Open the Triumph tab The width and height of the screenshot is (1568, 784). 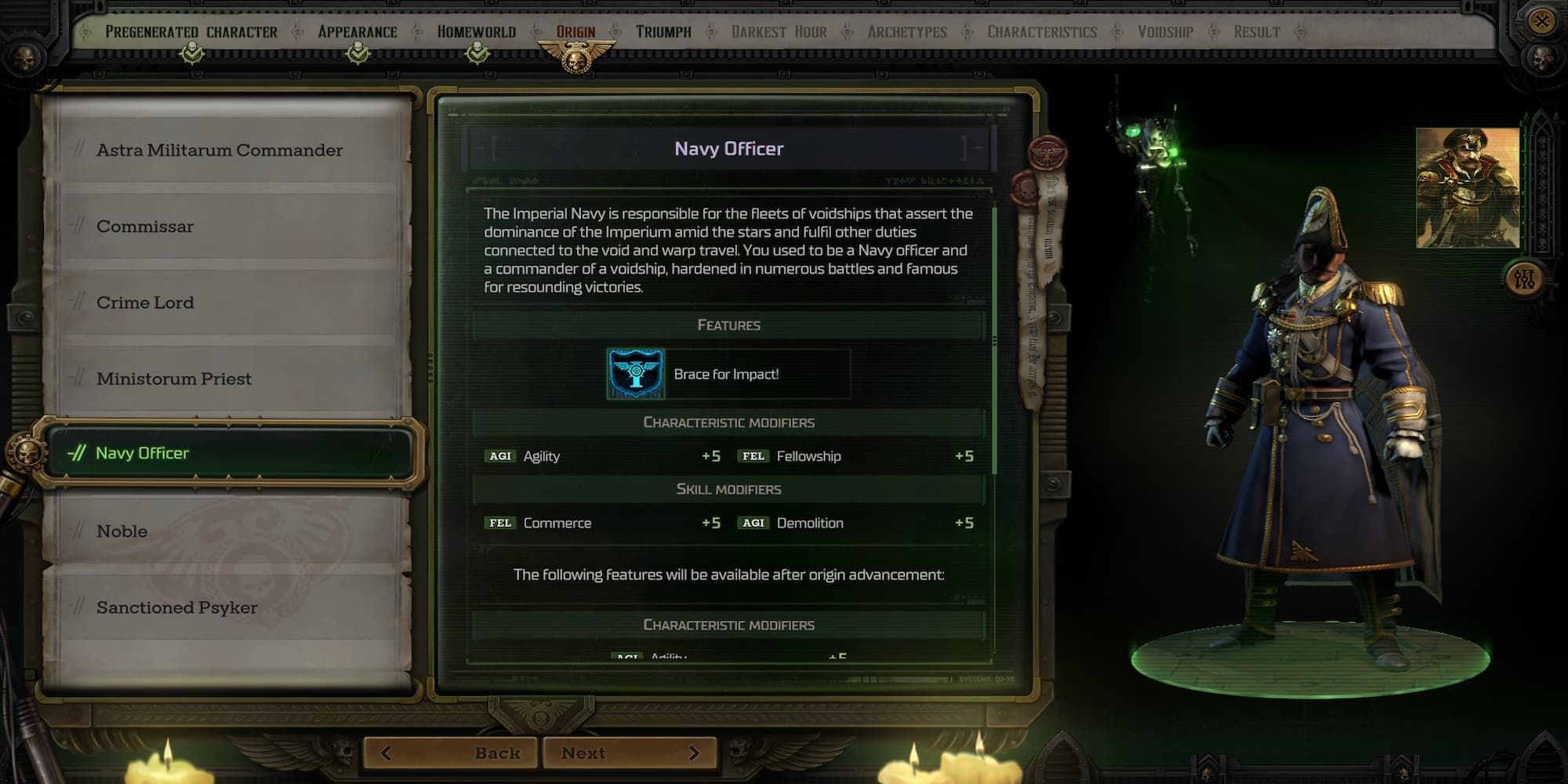point(662,32)
